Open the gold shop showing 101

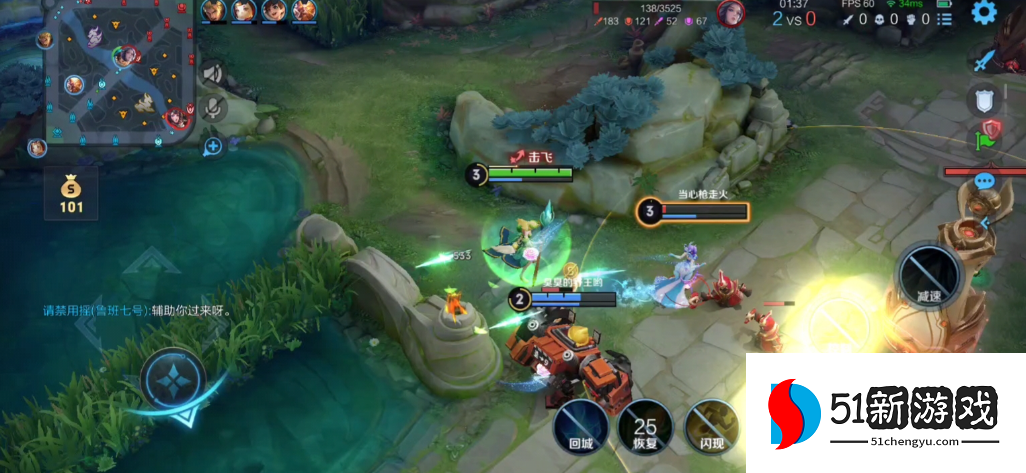[71, 195]
